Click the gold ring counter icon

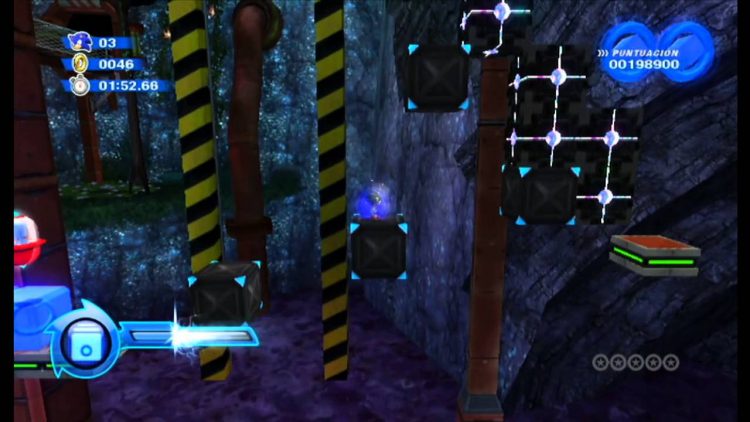pos(80,64)
